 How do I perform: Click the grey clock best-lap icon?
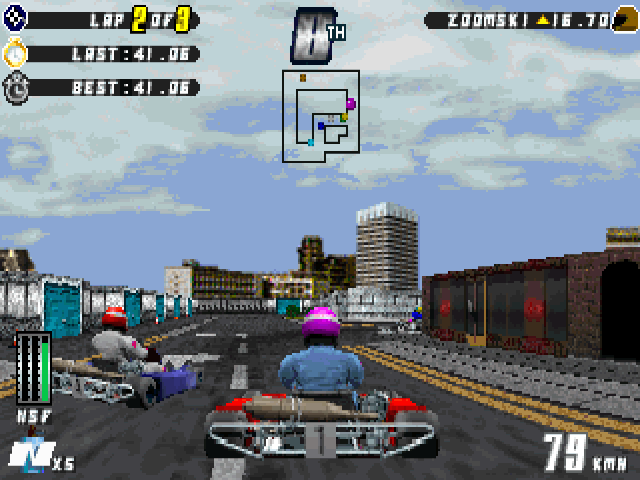(18, 87)
